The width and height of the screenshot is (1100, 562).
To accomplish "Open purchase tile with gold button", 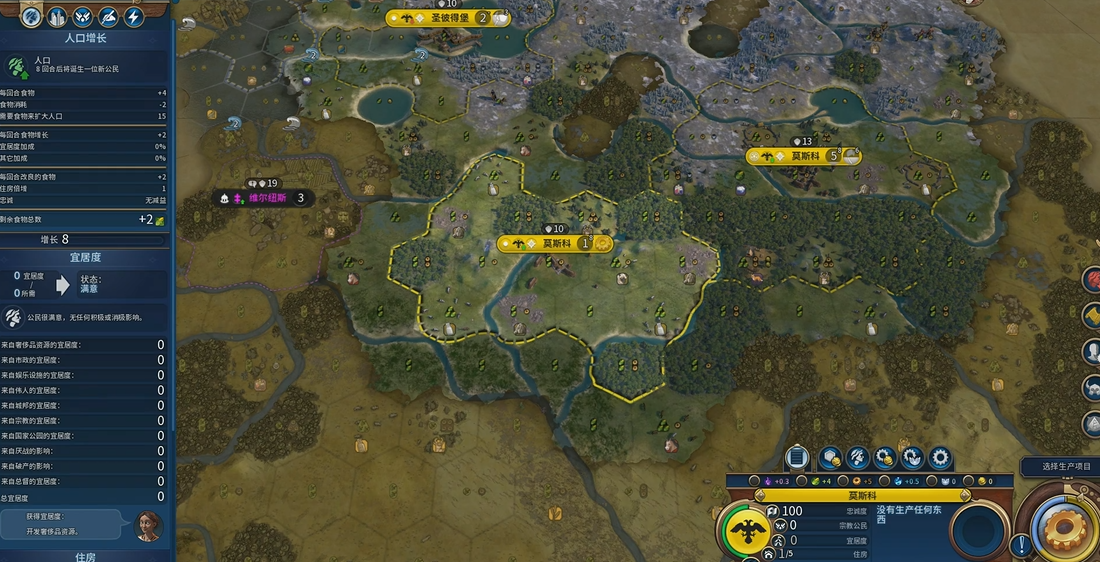I will pyautogui.click(x=829, y=458).
